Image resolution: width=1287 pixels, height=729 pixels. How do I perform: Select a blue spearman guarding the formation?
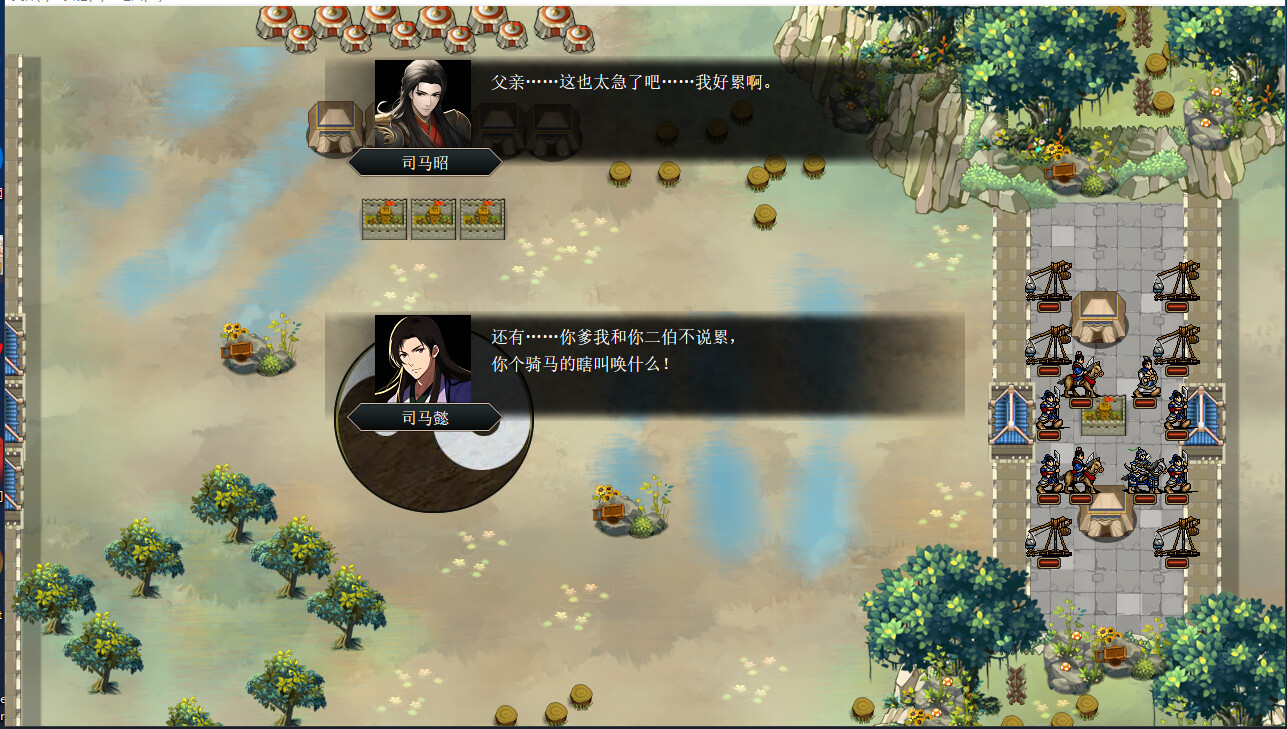(1049, 414)
